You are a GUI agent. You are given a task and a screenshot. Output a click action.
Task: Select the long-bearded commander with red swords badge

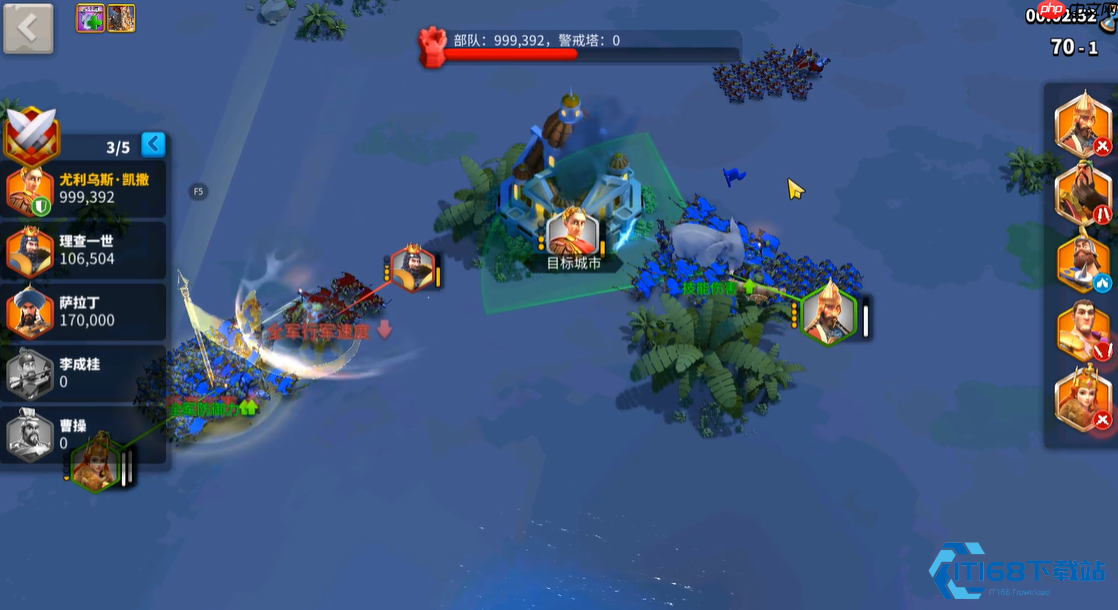(1083, 194)
